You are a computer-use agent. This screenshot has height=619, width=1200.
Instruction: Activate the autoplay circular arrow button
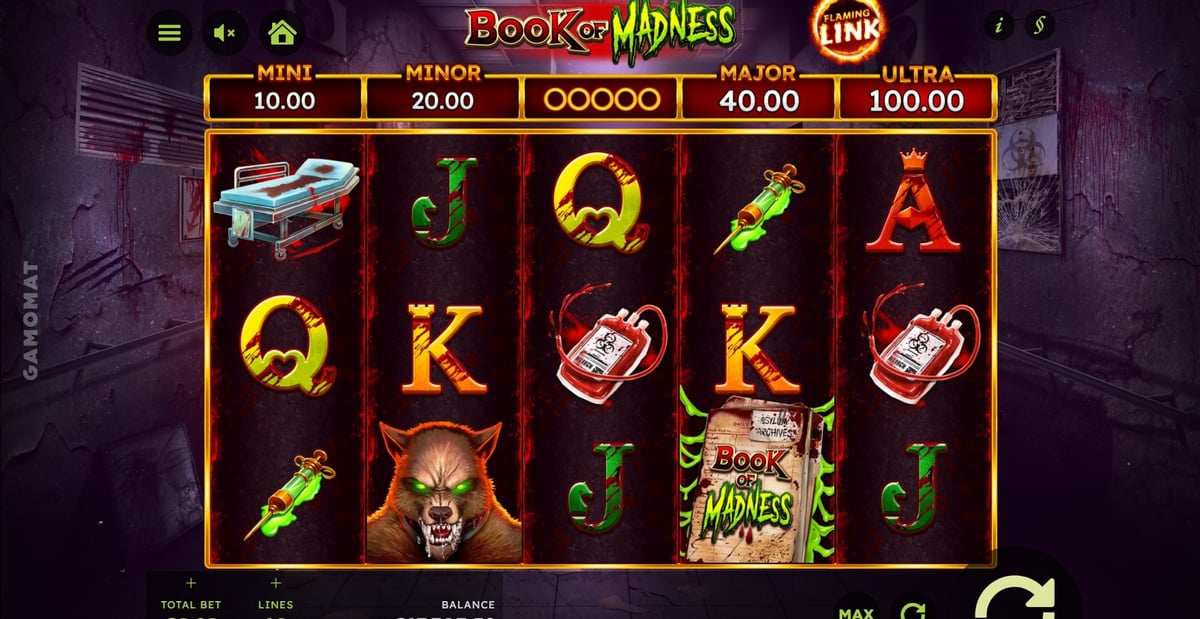(911, 610)
